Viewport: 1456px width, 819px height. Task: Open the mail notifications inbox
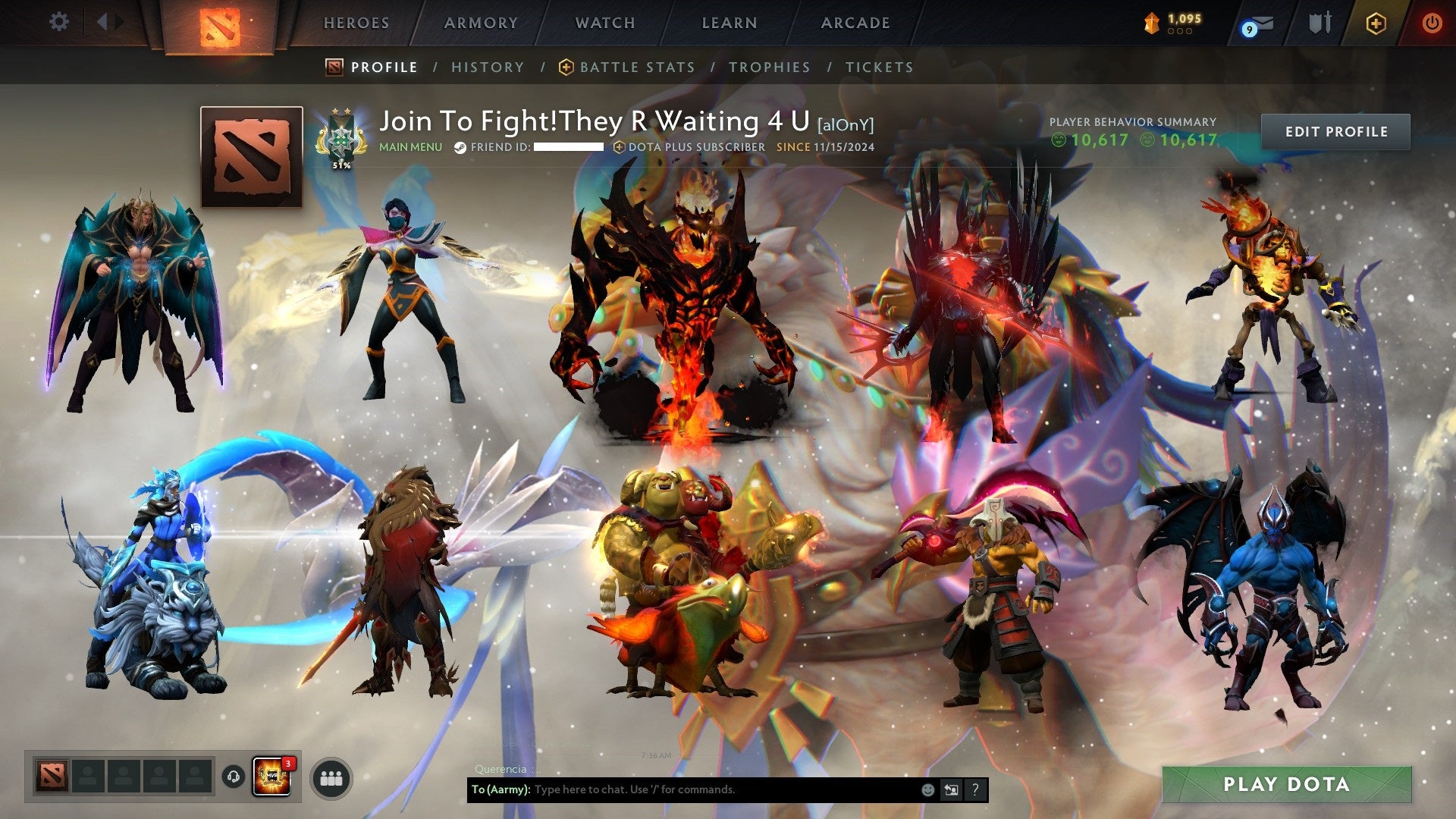(1261, 23)
